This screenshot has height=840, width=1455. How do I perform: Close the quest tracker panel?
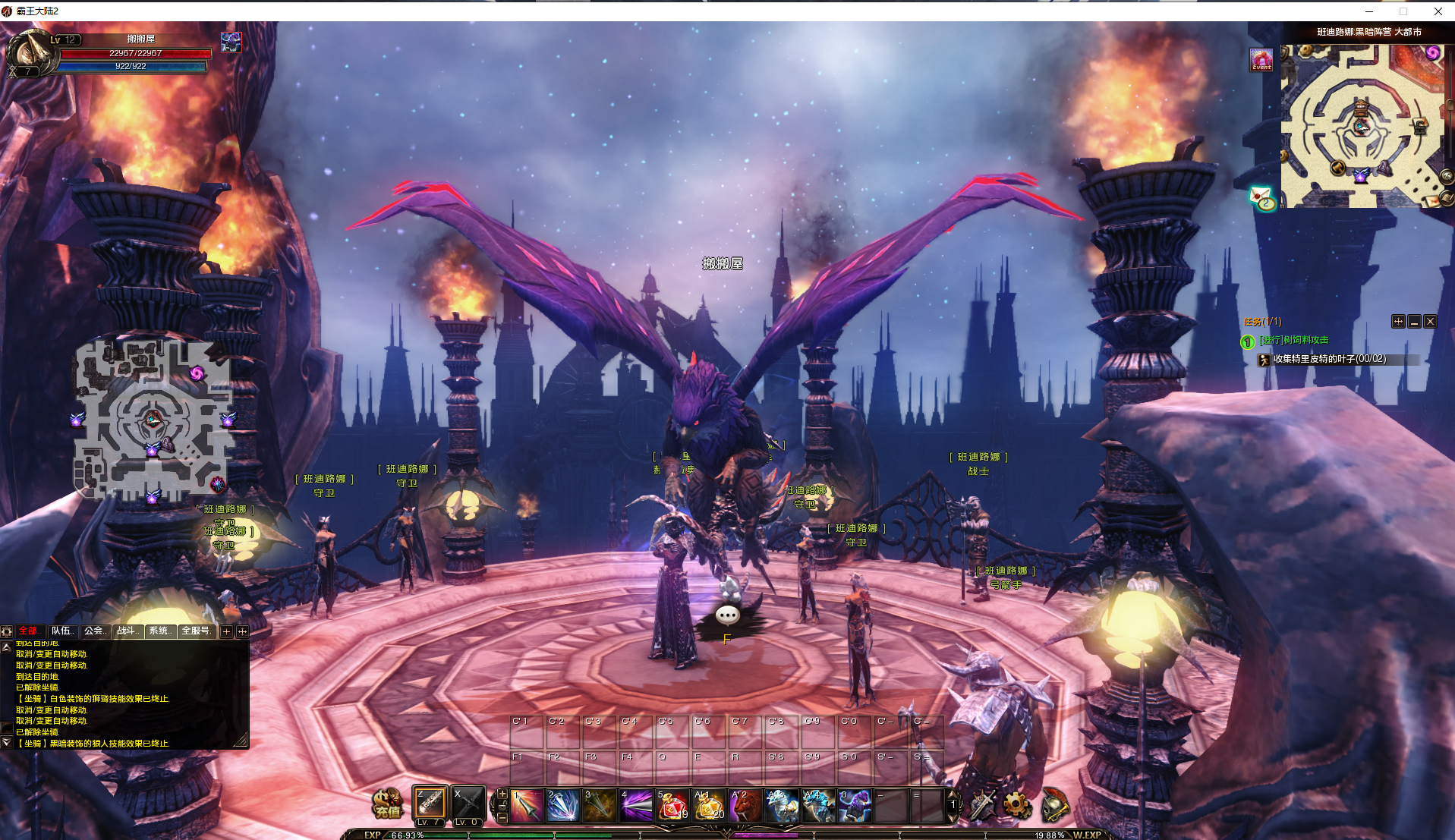click(1430, 322)
